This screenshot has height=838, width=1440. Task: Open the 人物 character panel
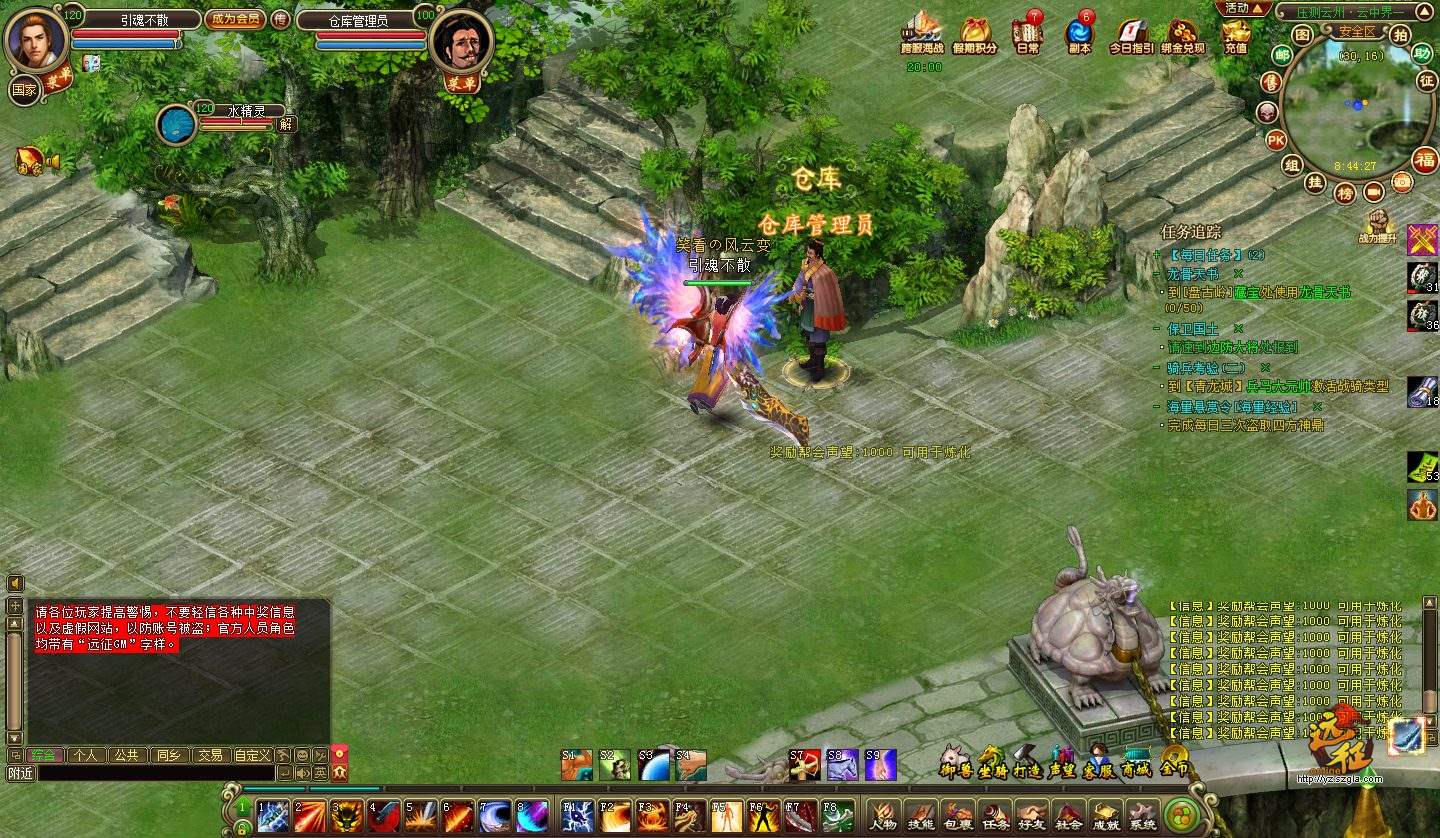point(882,815)
